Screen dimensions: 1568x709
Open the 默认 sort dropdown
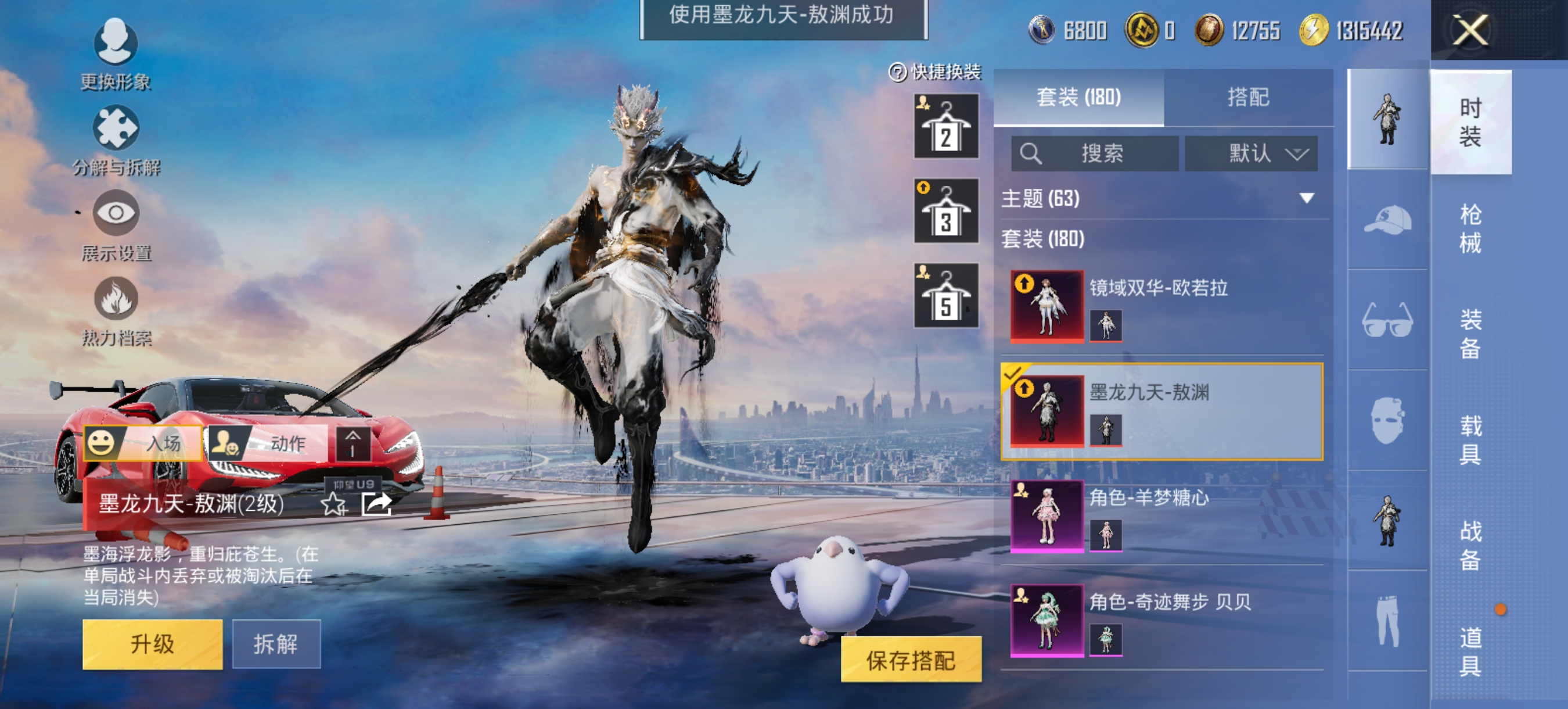click(1252, 154)
